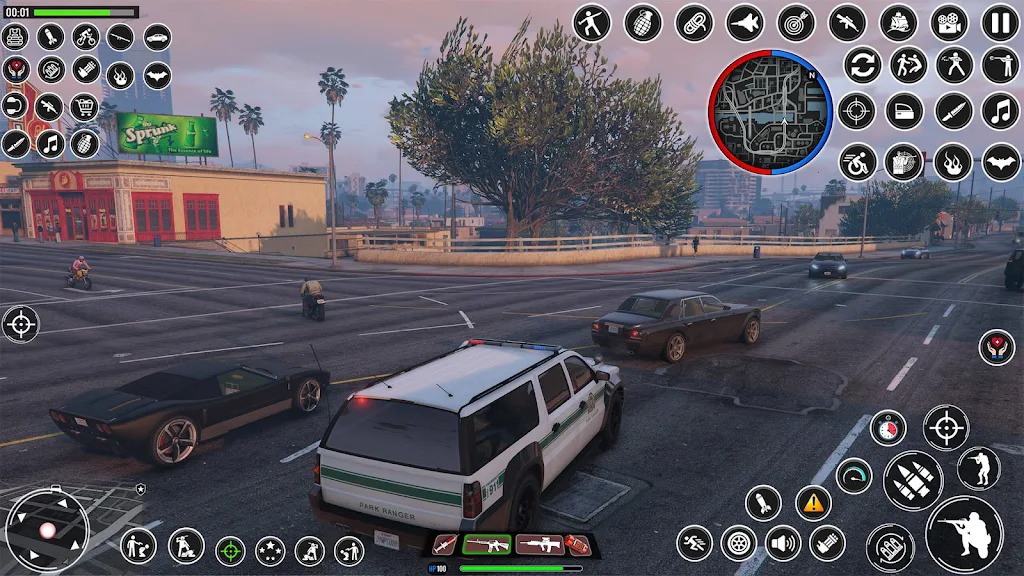
Task: Equip the body armor vest
Action: click(x=15, y=37)
